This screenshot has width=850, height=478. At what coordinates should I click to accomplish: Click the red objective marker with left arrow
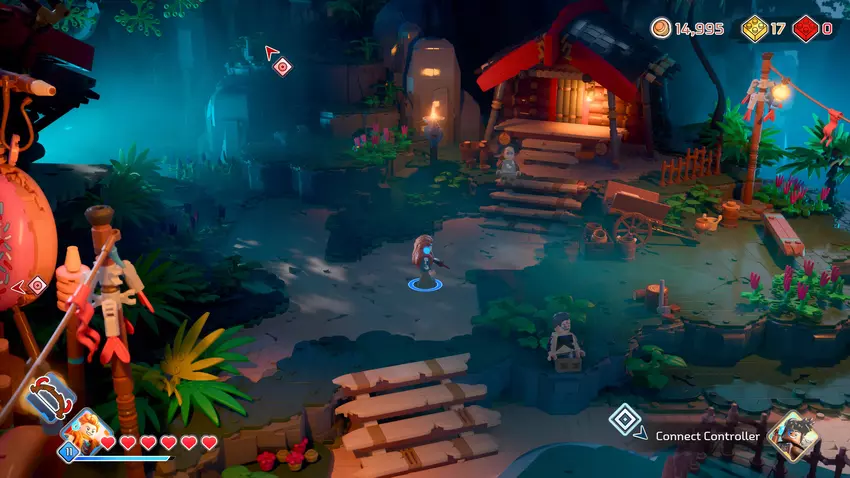point(37,286)
